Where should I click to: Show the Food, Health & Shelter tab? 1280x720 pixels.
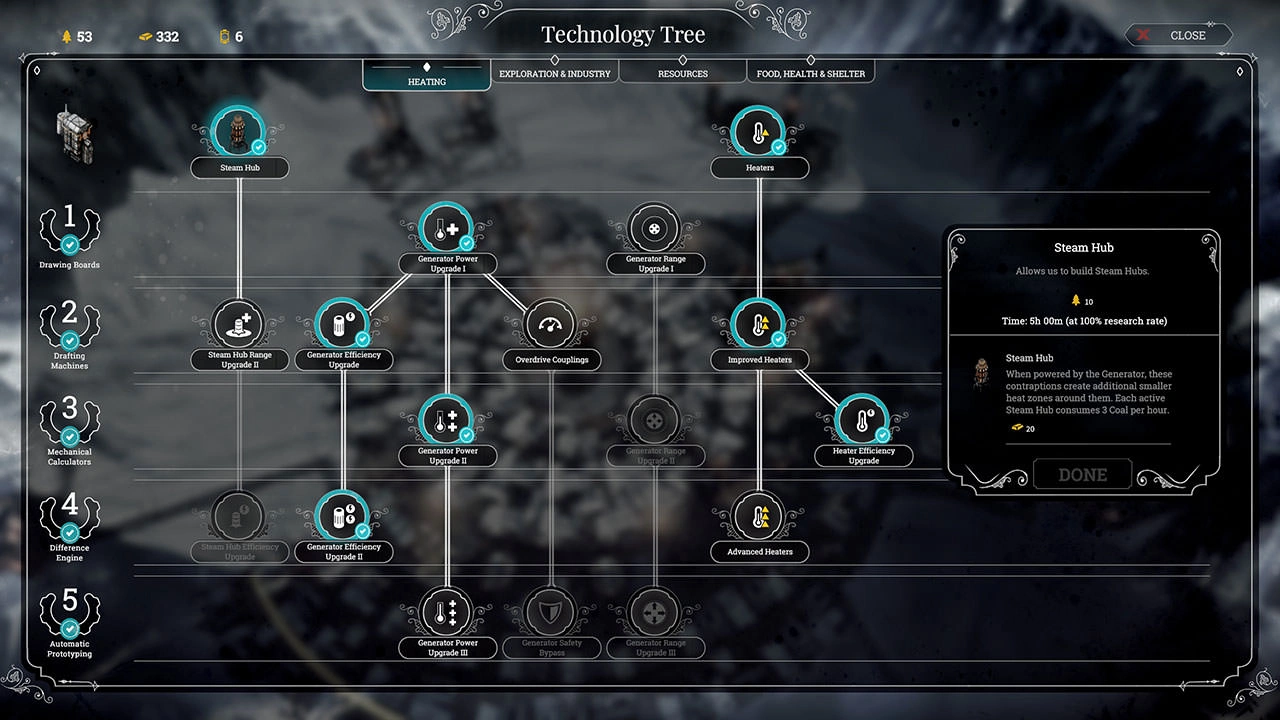810,73
